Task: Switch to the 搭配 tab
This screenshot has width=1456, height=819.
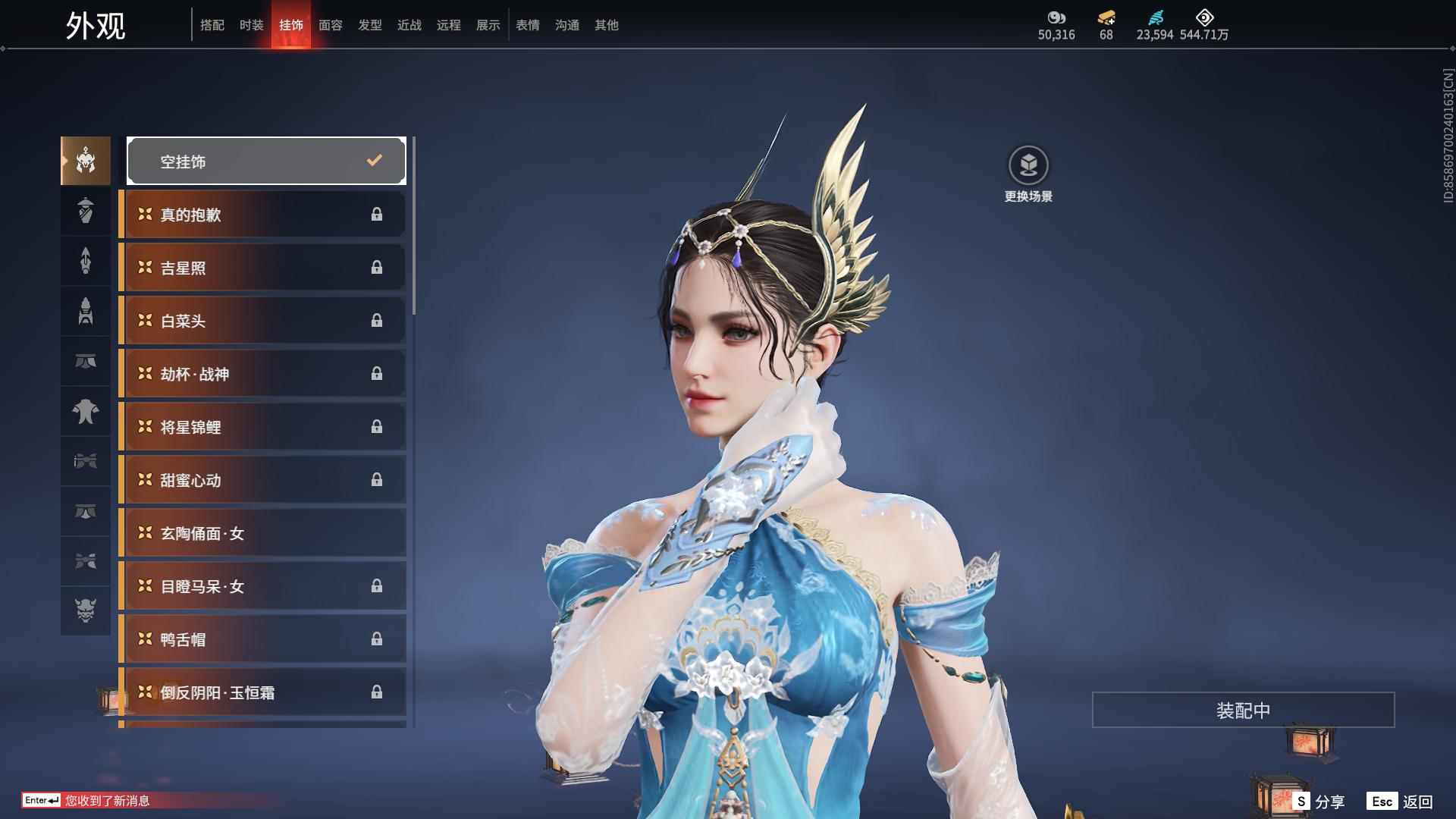Action: [212, 25]
